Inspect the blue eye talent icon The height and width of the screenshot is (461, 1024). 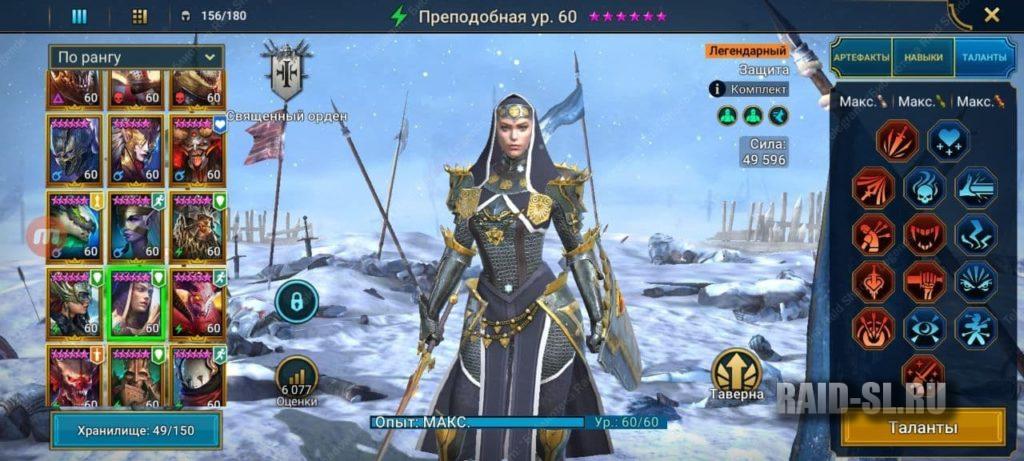[924, 328]
